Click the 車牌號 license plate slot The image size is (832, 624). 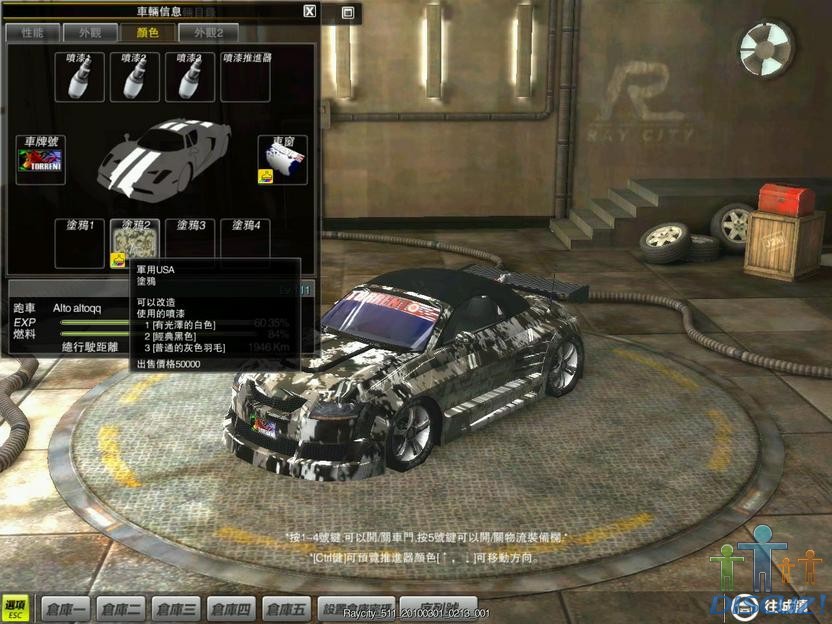pyautogui.click(x=40, y=160)
